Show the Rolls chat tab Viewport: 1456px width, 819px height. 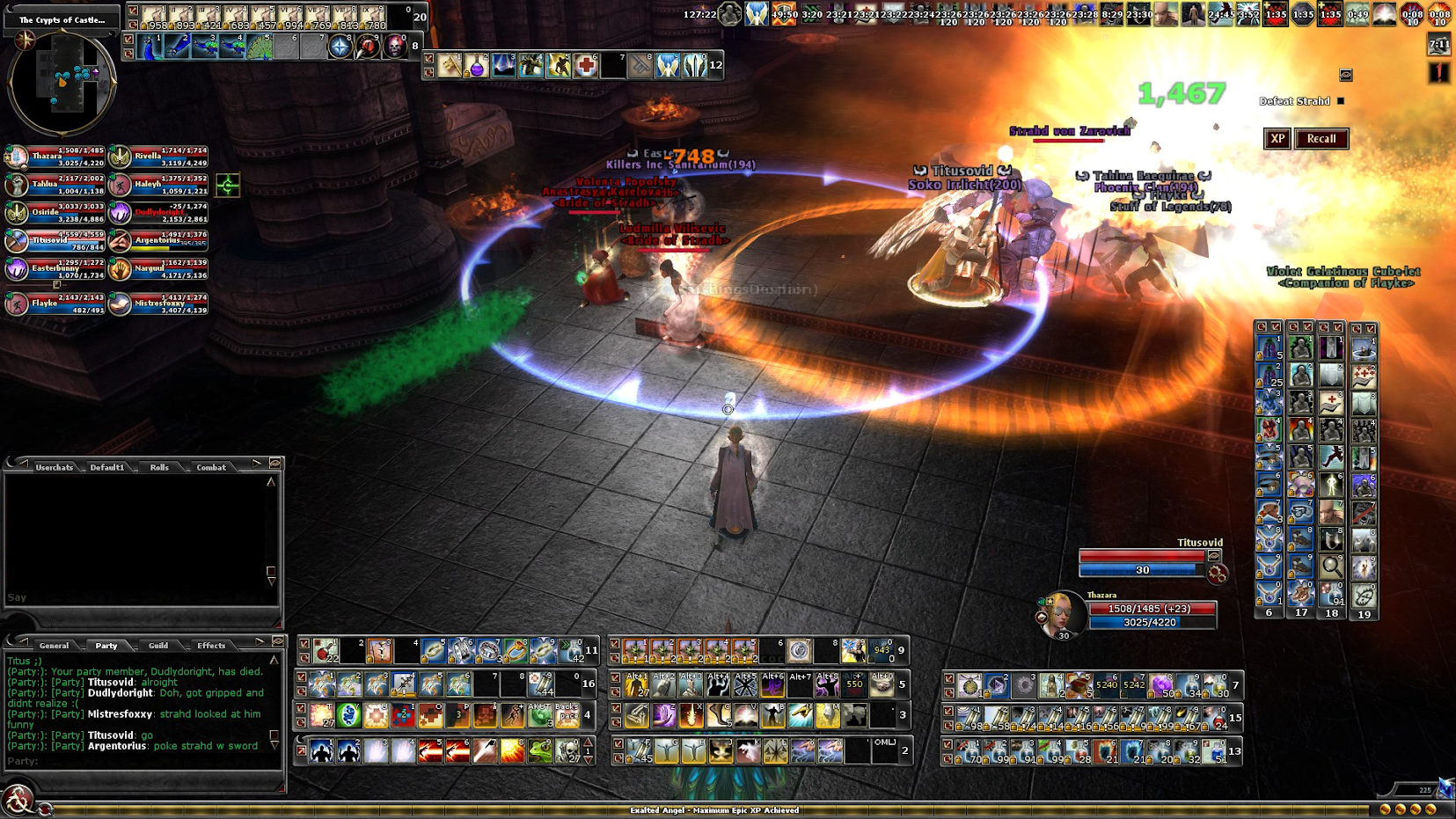coord(159,468)
